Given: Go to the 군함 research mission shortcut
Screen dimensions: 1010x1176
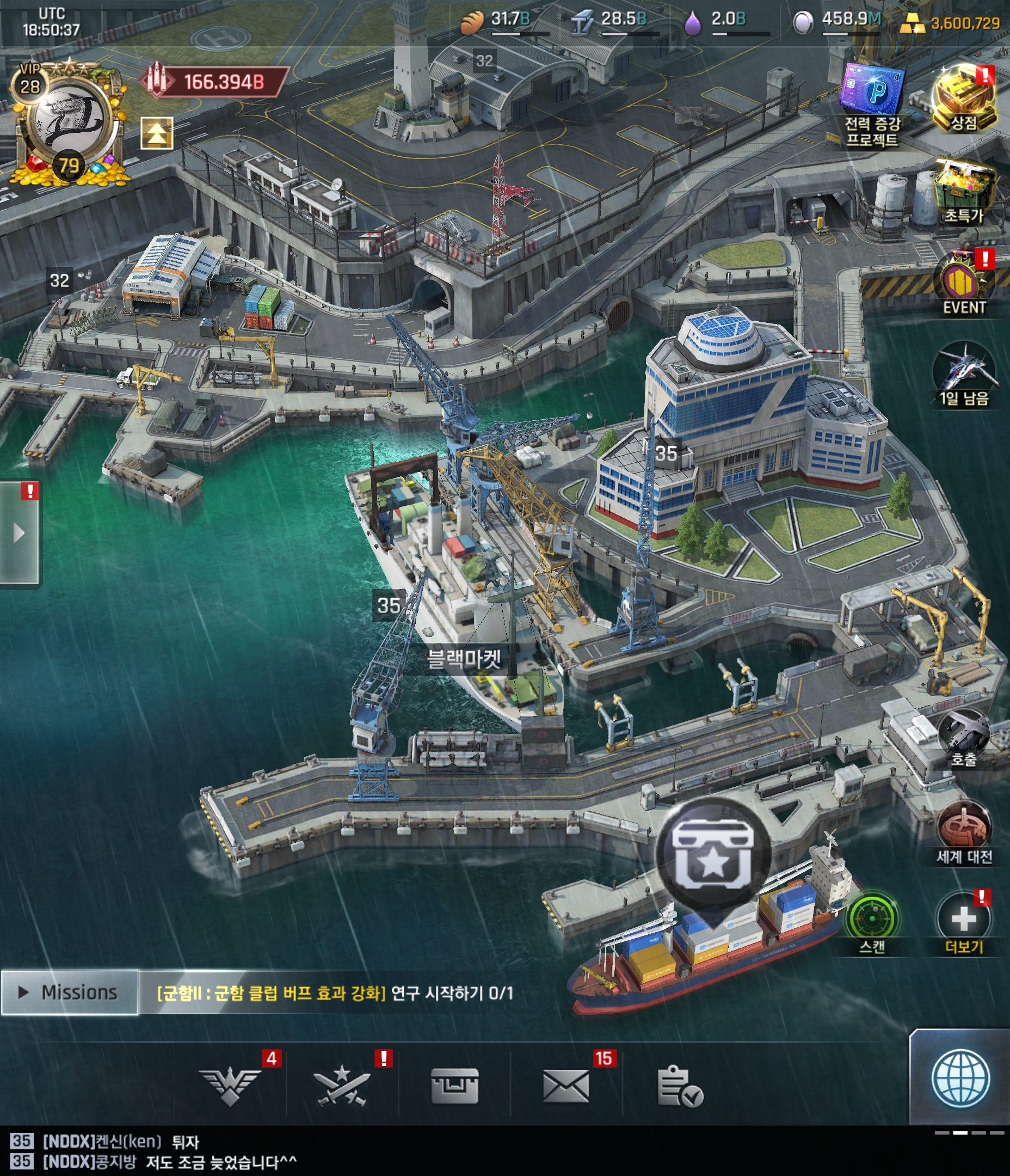Looking at the screenshot, I should (x=335, y=993).
